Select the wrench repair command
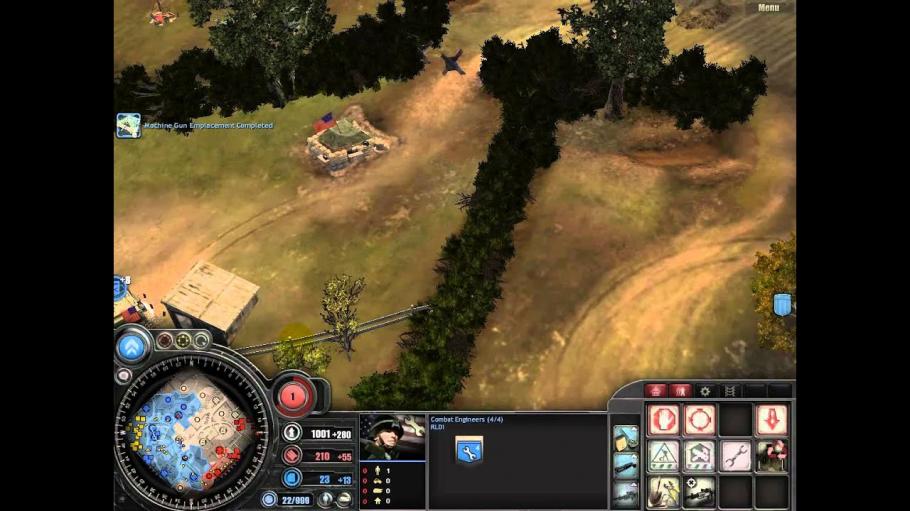 pyautogui.click(x=735, y=456)
